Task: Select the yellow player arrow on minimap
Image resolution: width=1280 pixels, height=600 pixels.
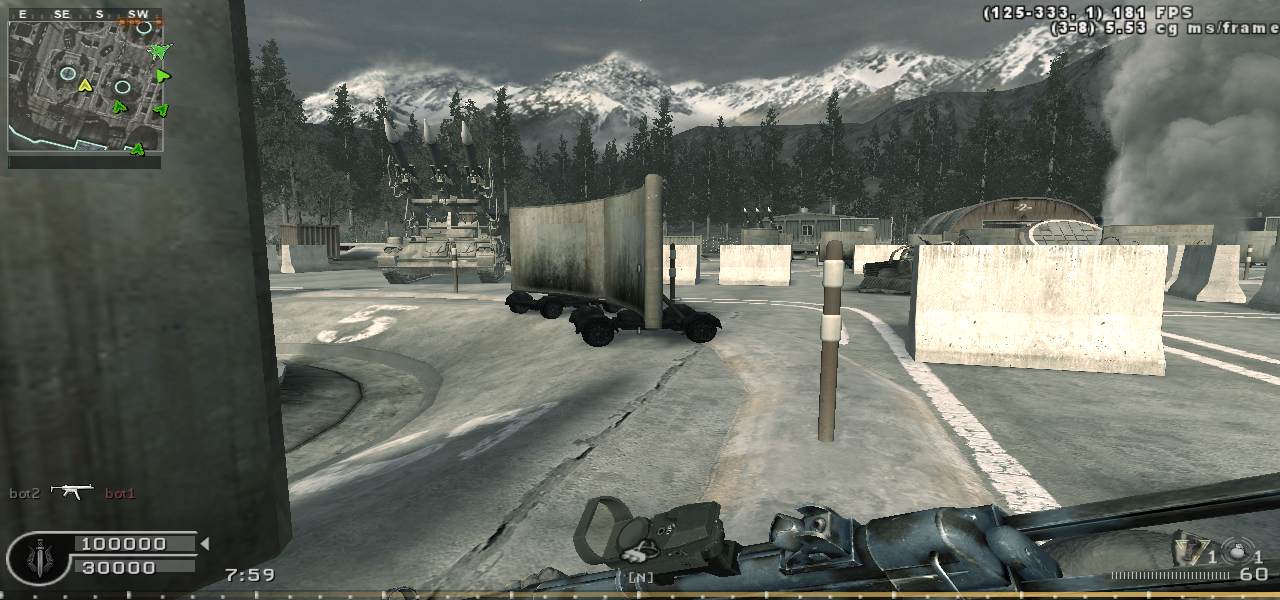Action: tap(85, 84)
